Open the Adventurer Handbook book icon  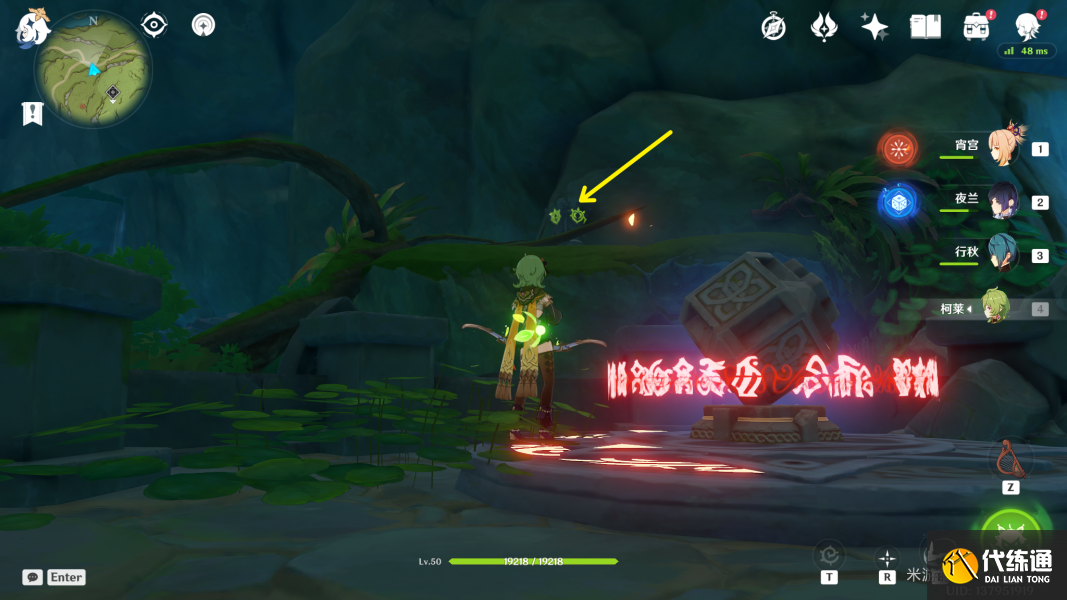point(925,27)
